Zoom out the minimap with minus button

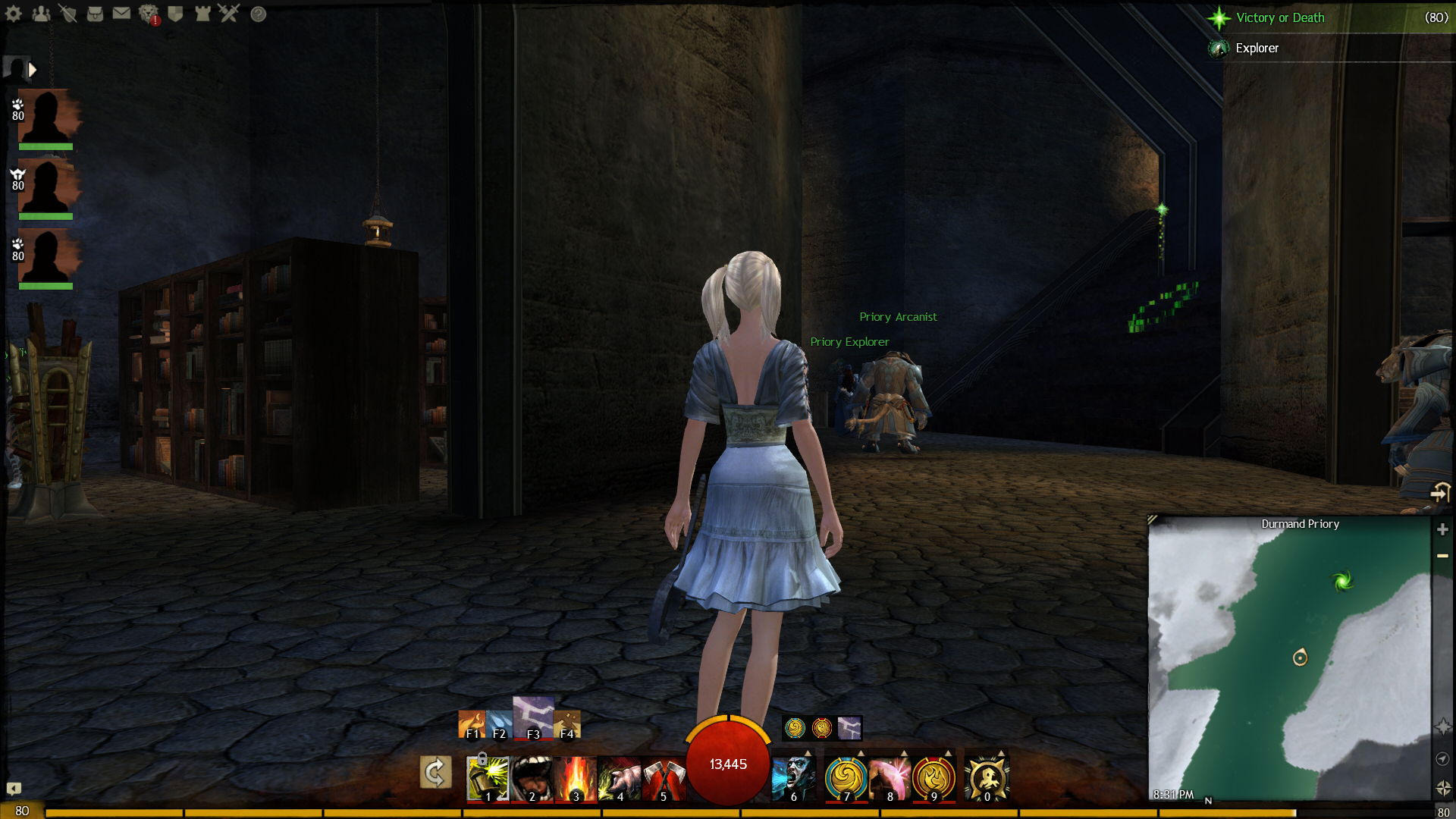click(1442, 556)
